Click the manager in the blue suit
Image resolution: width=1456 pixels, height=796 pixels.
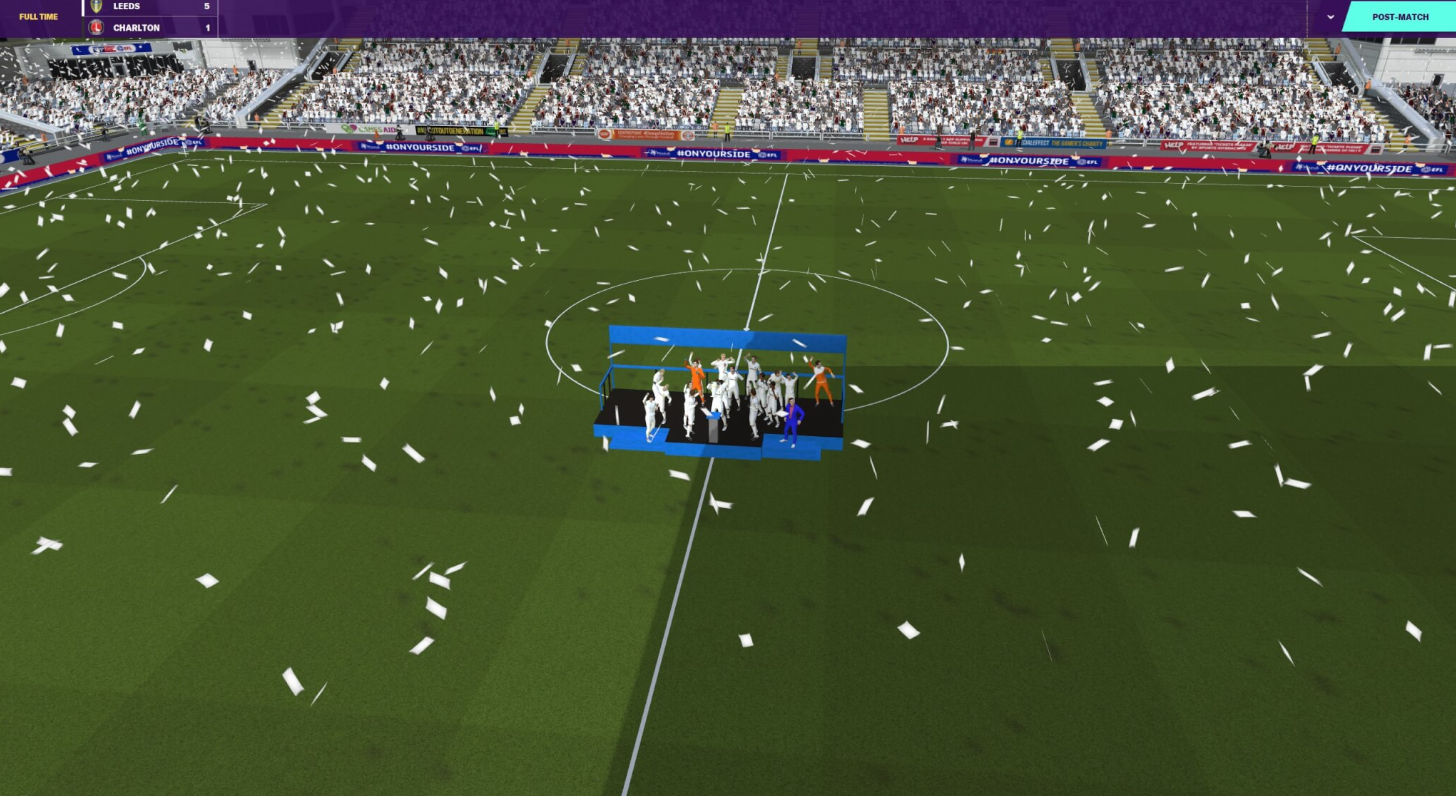[x=791, y=420]
